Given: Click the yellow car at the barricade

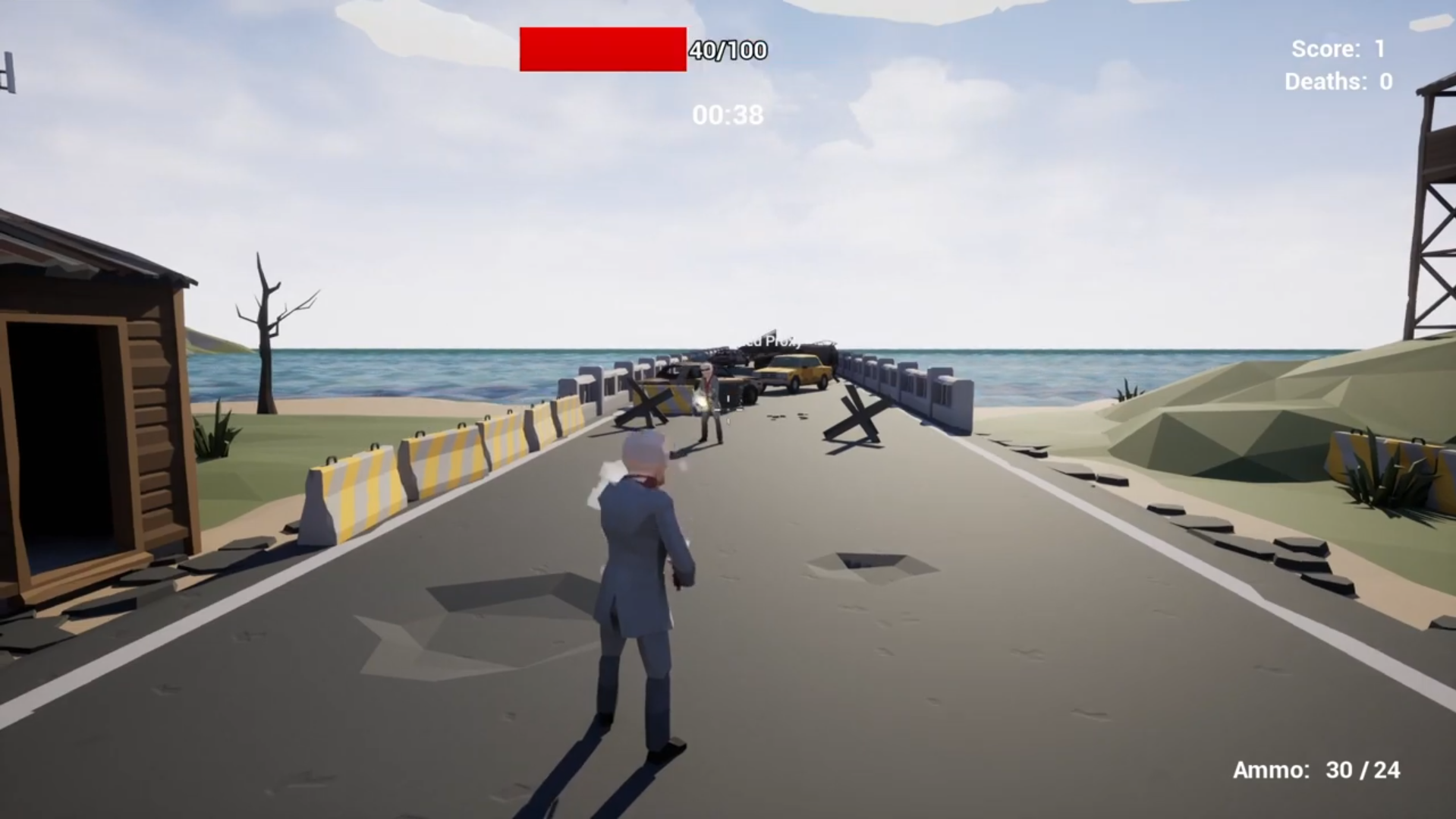Looking at the screenshot, I should pyautogui.click(x=797, y=372).
